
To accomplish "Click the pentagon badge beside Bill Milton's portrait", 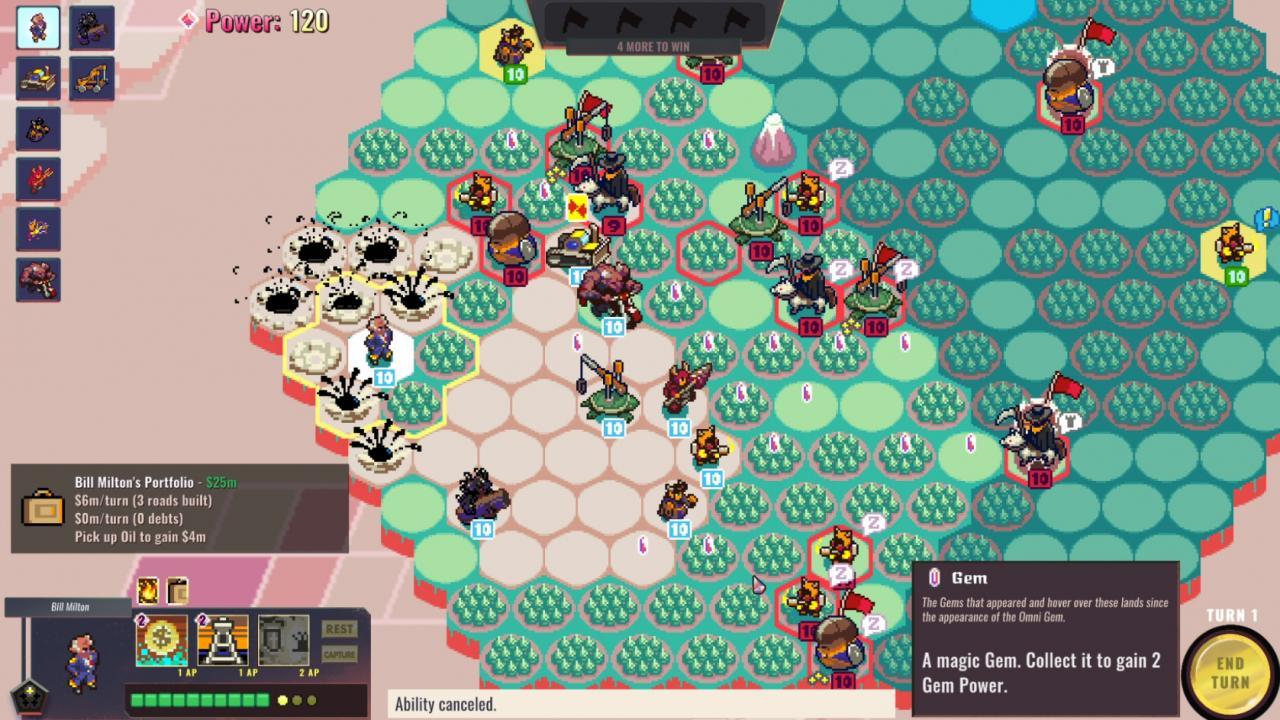I will coord(28,699).
